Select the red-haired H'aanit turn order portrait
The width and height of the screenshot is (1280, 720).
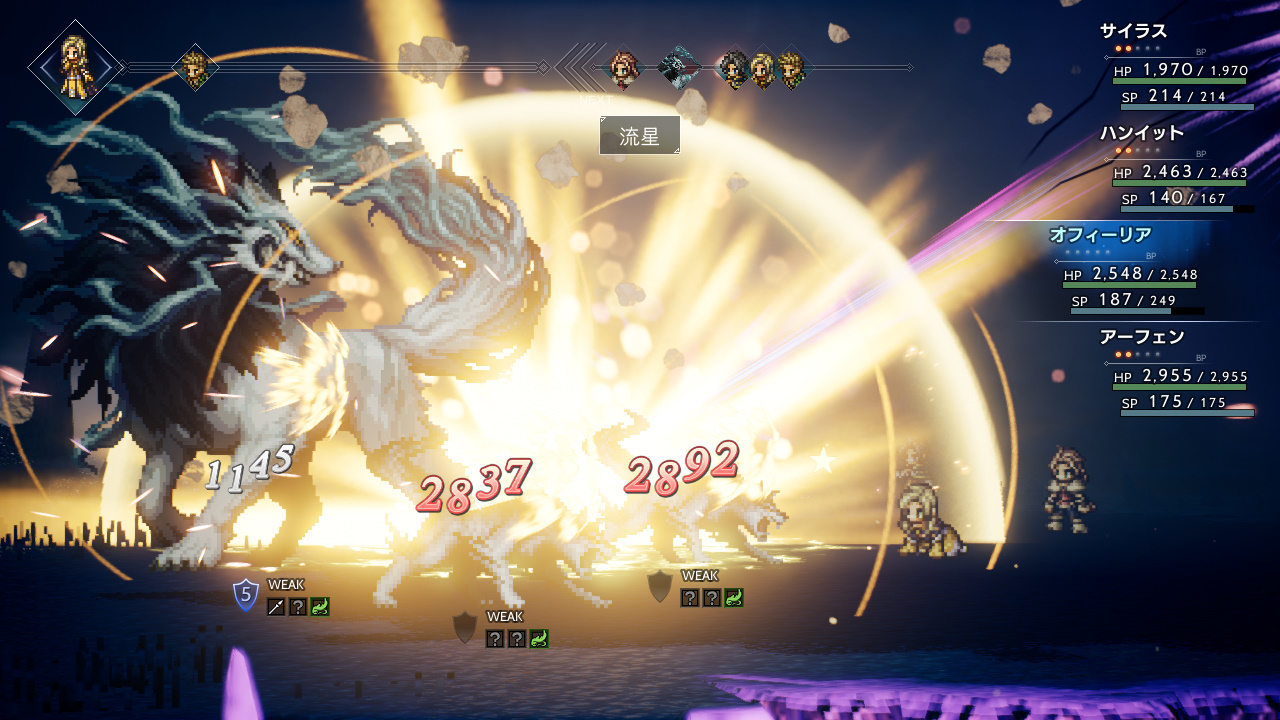click(x=623, y=69)
